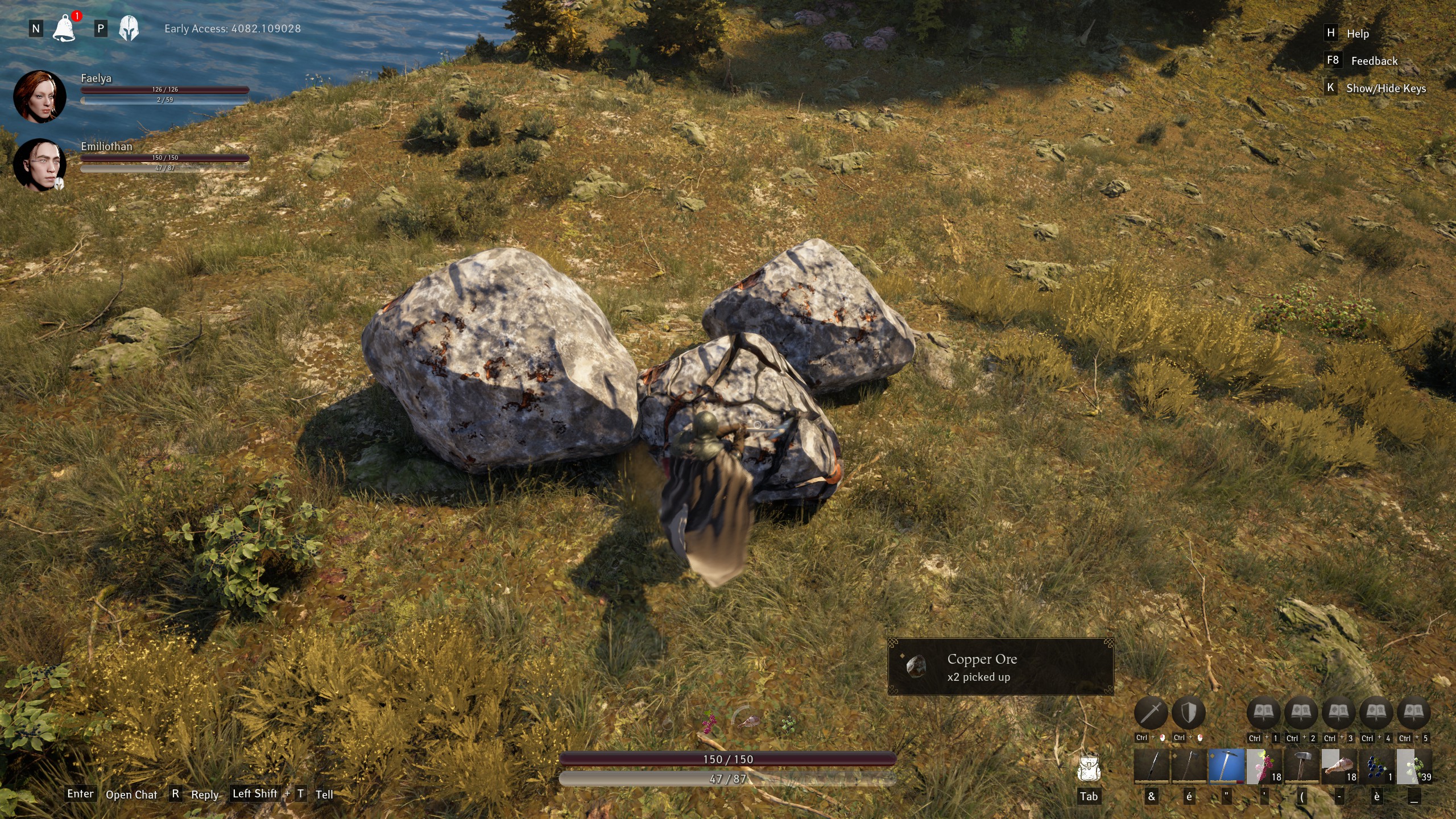Screen dimensions: 1456x819
Task: Click the Copper Ore pickup notification
Action: pos(1000,667)
